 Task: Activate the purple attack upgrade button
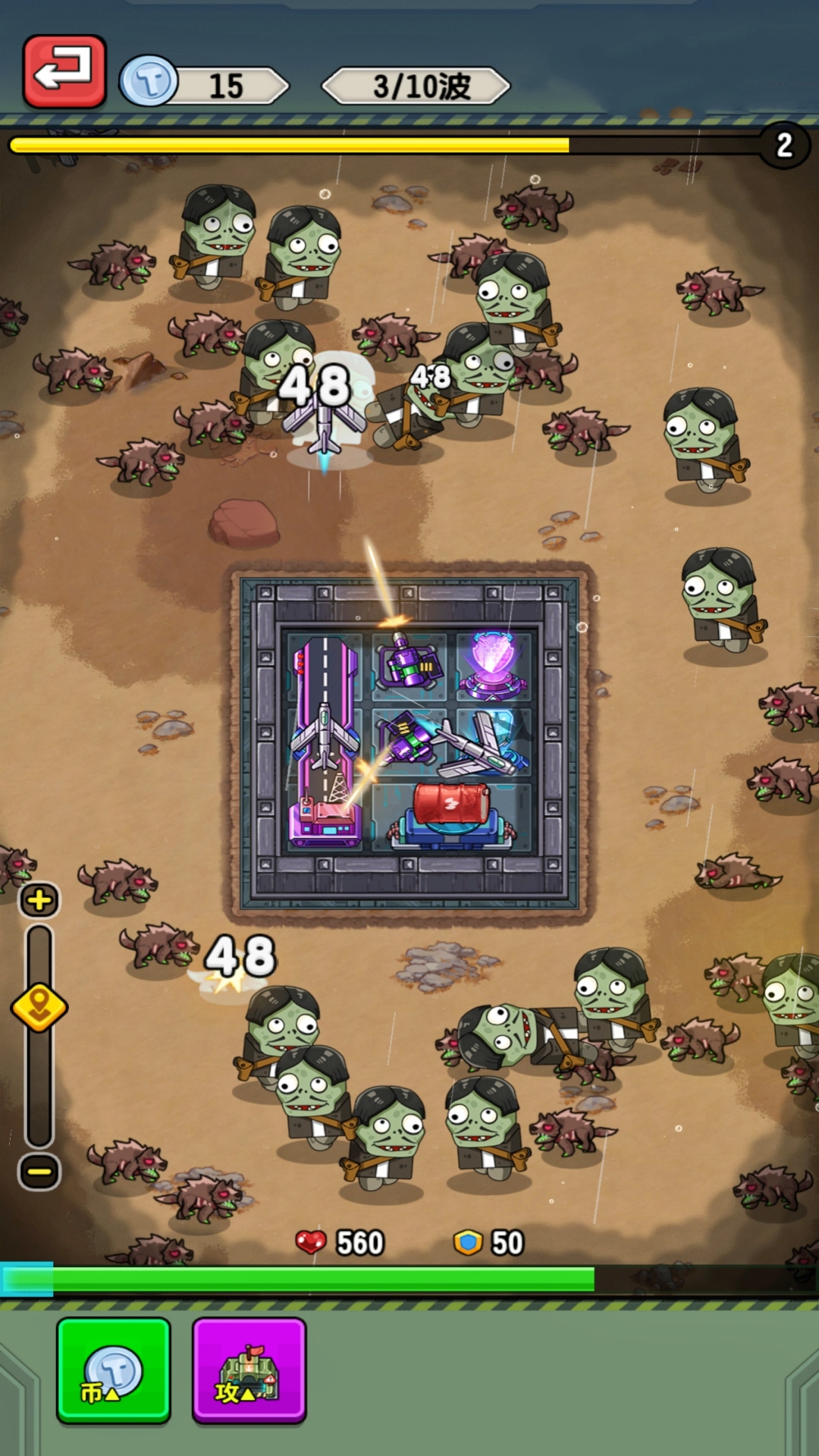pos(249,1370)
